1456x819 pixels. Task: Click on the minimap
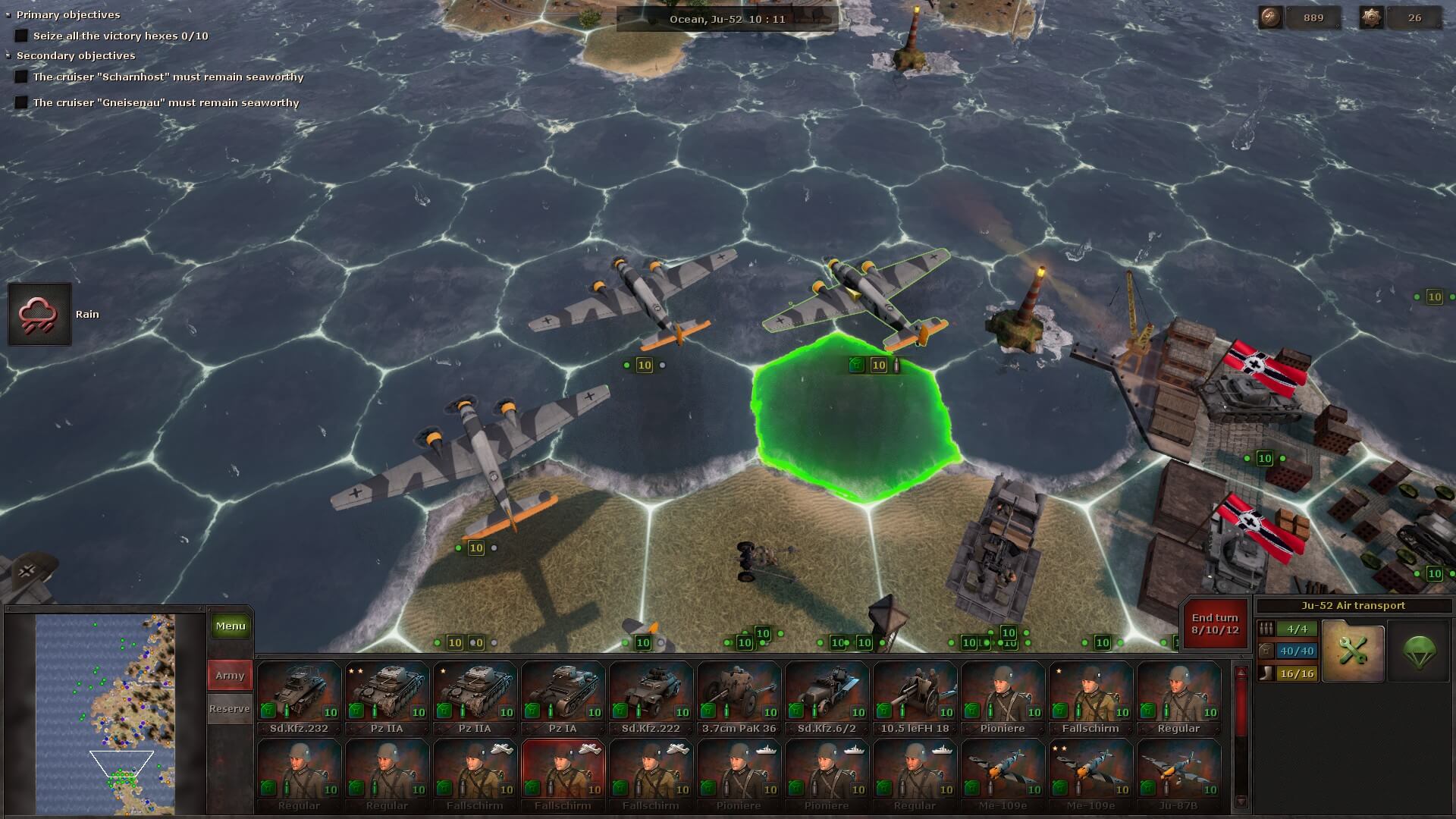105,714
